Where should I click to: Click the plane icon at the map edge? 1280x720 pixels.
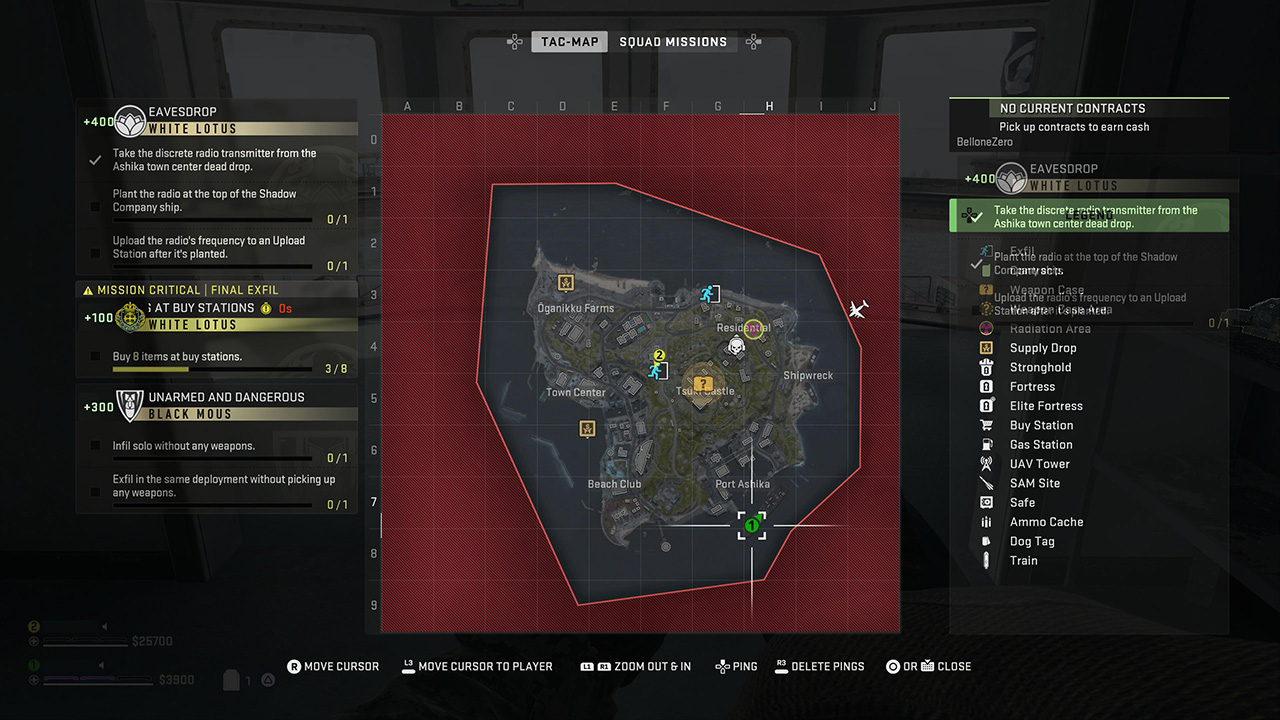point(858,309)
